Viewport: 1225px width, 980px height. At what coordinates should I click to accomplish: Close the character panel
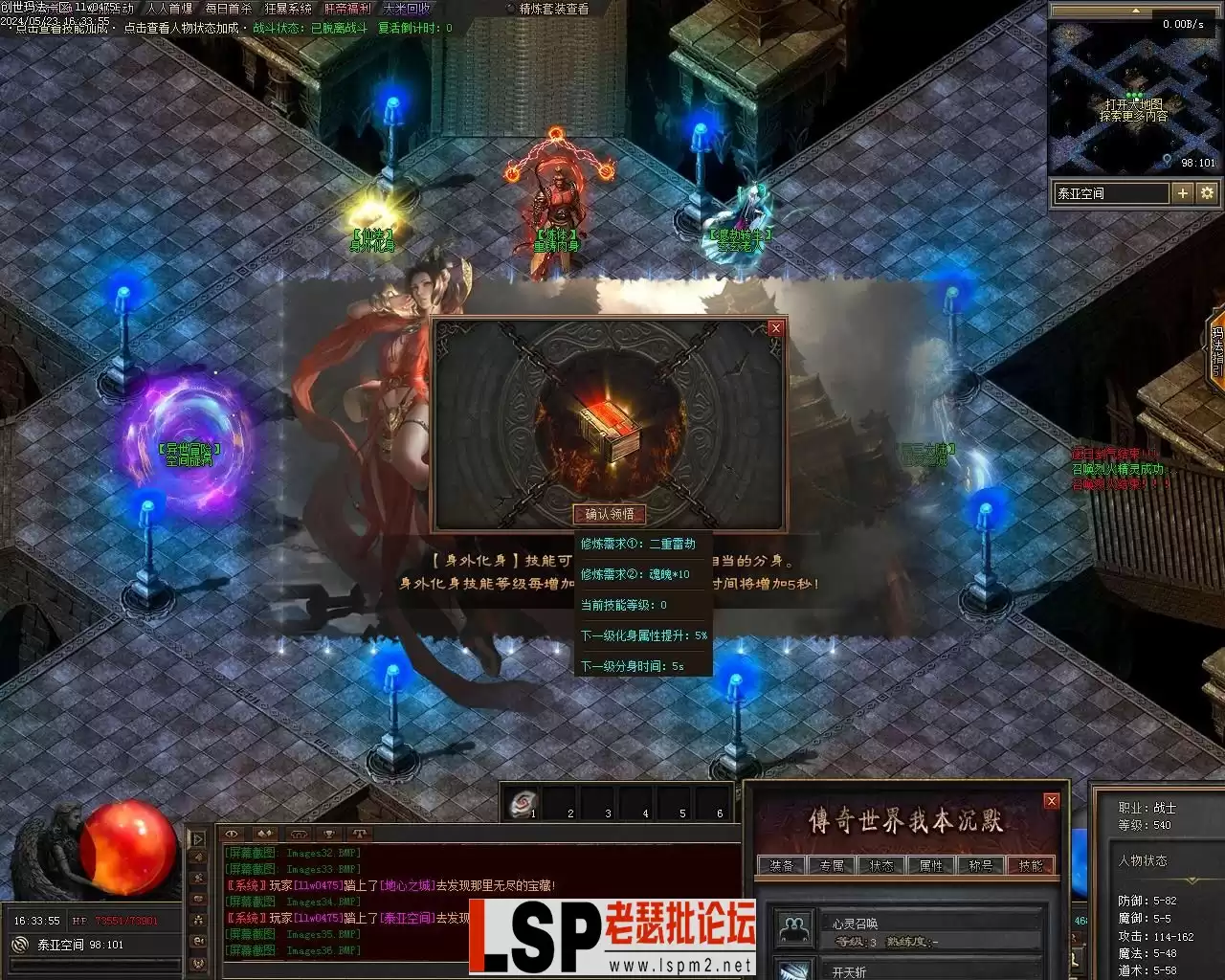coord(1052,801)
